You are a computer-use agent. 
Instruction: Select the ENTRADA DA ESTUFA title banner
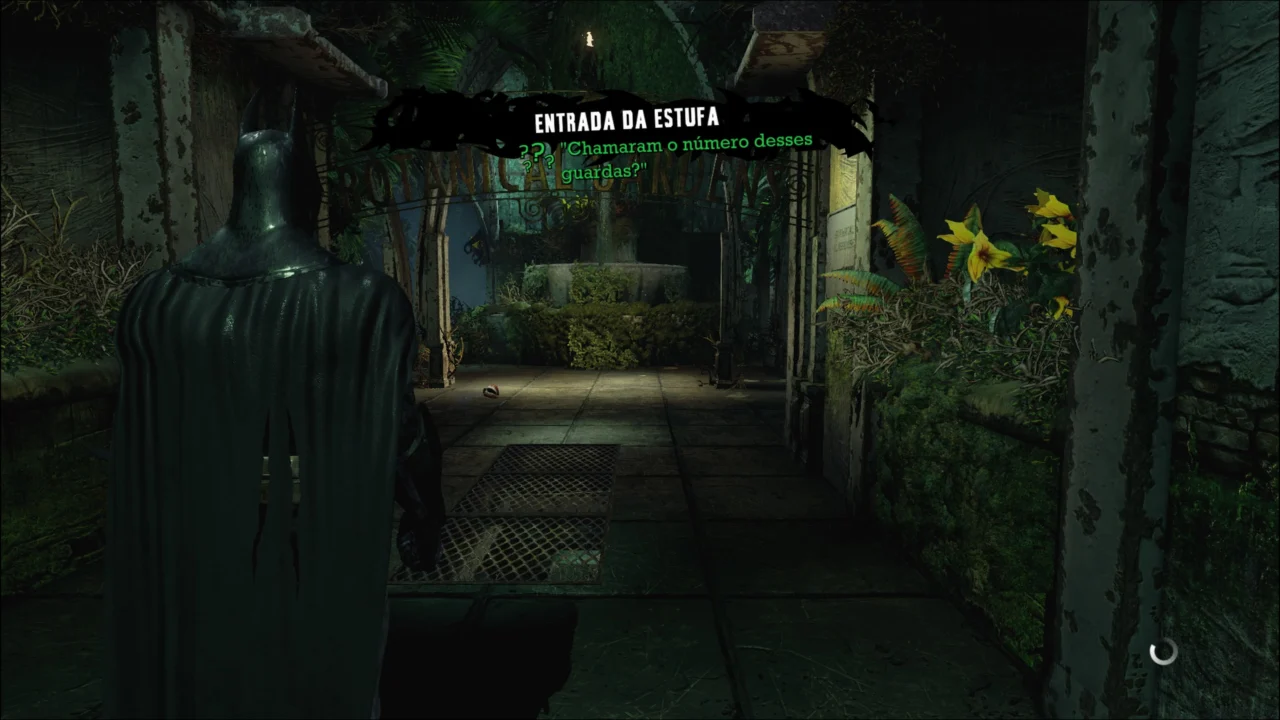pos(628,118)
